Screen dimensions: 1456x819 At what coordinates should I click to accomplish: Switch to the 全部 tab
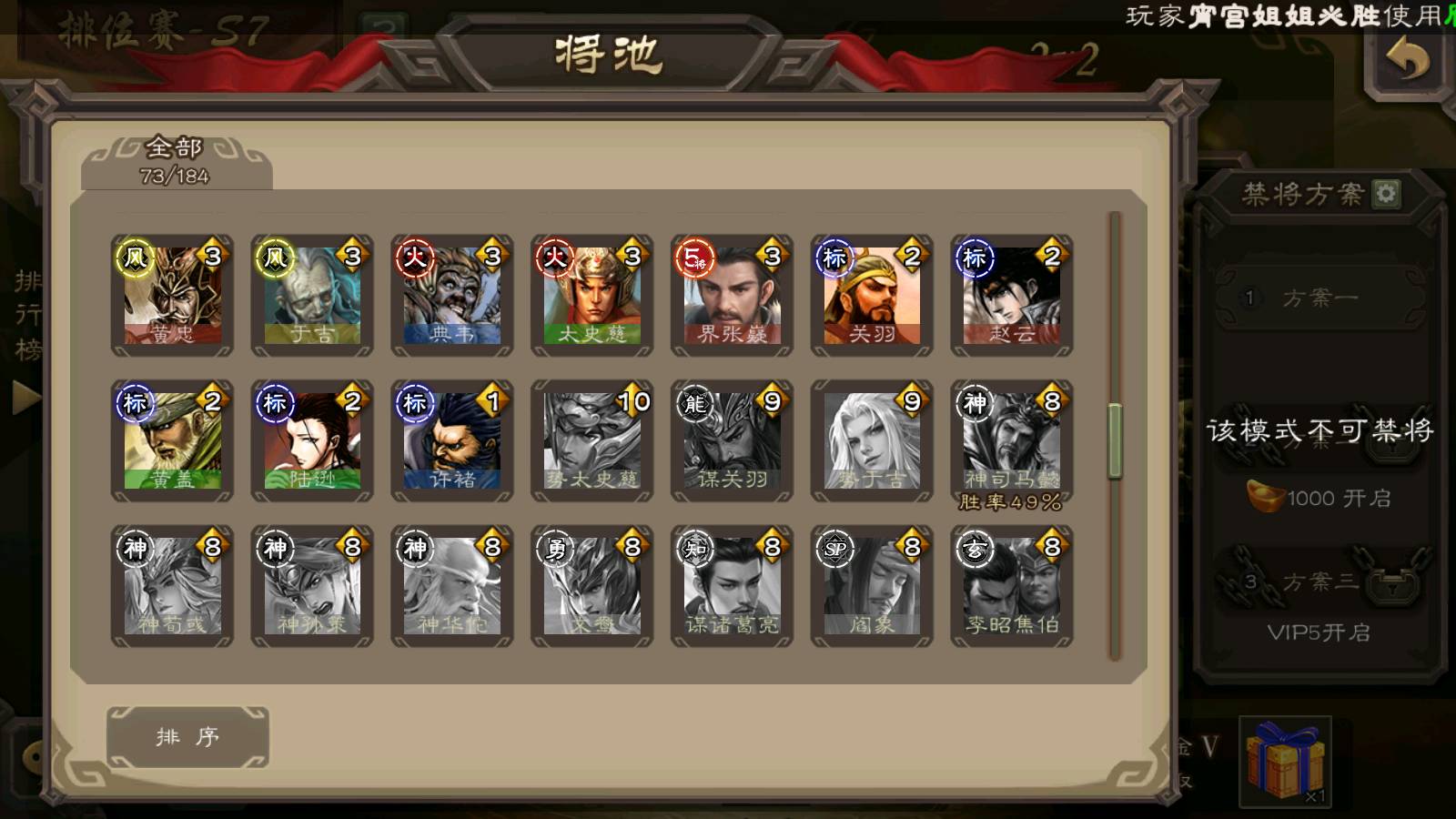(x=176, y=161)
